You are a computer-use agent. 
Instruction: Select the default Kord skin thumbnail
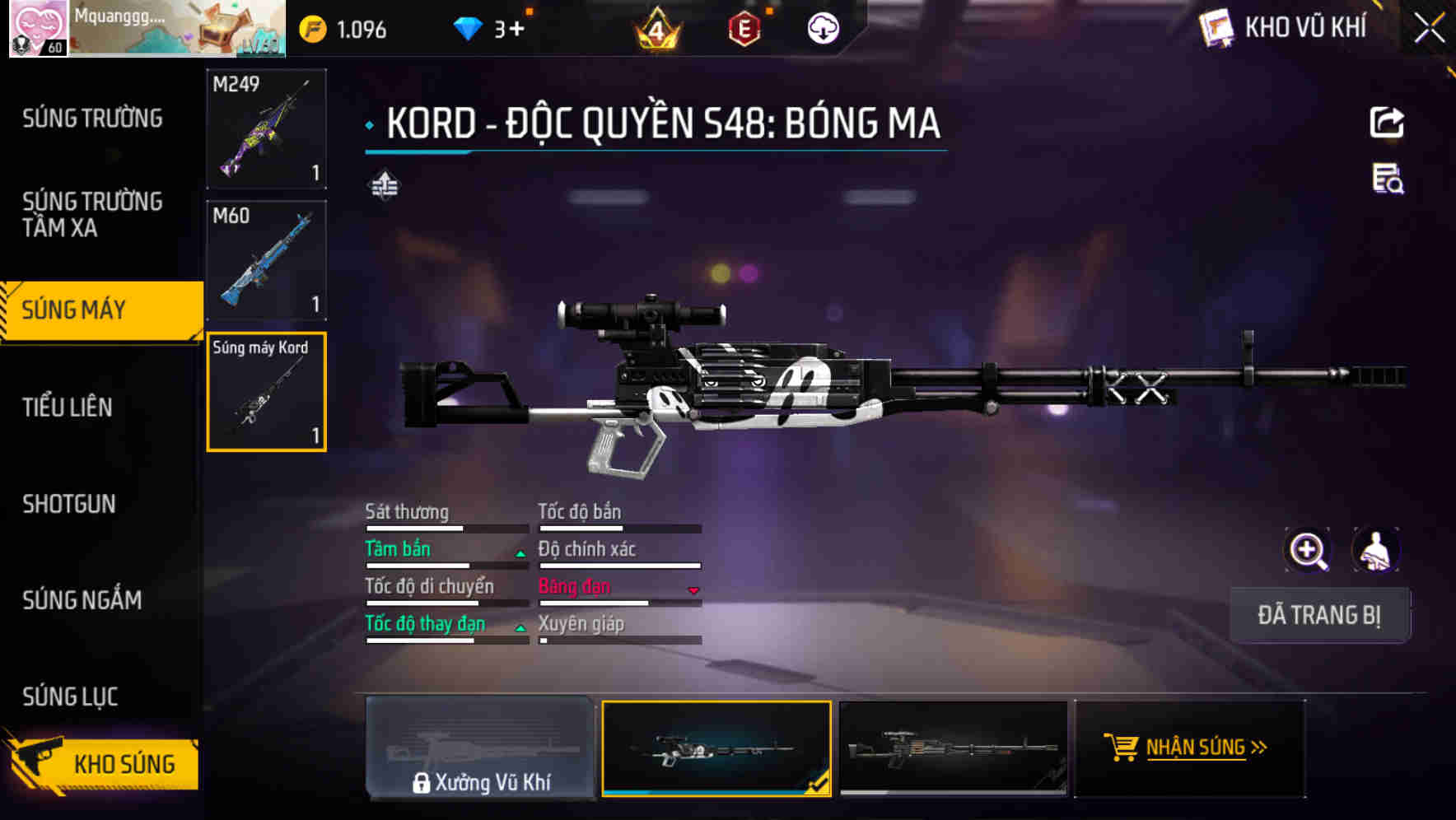point(953,748)
